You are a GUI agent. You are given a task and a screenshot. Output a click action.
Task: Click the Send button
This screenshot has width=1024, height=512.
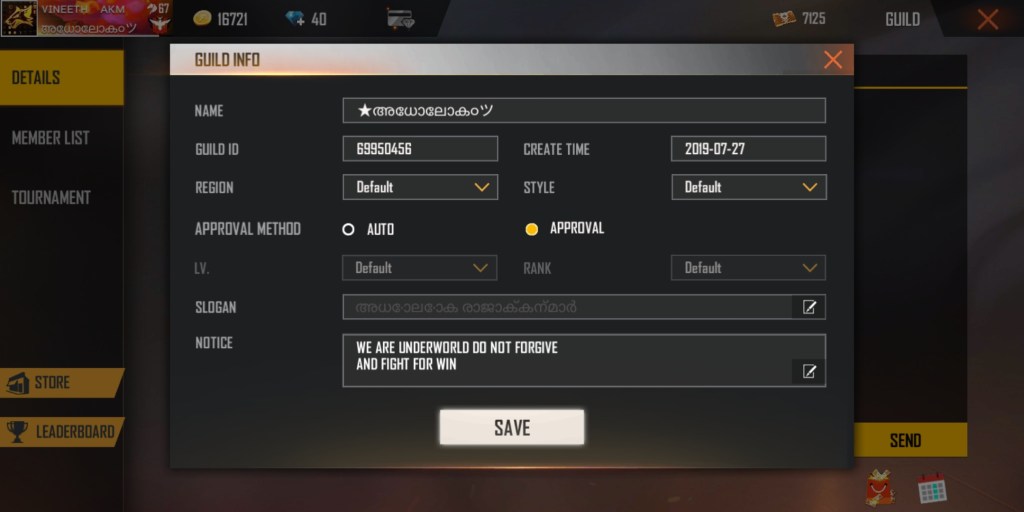click(x=908, y=440)
